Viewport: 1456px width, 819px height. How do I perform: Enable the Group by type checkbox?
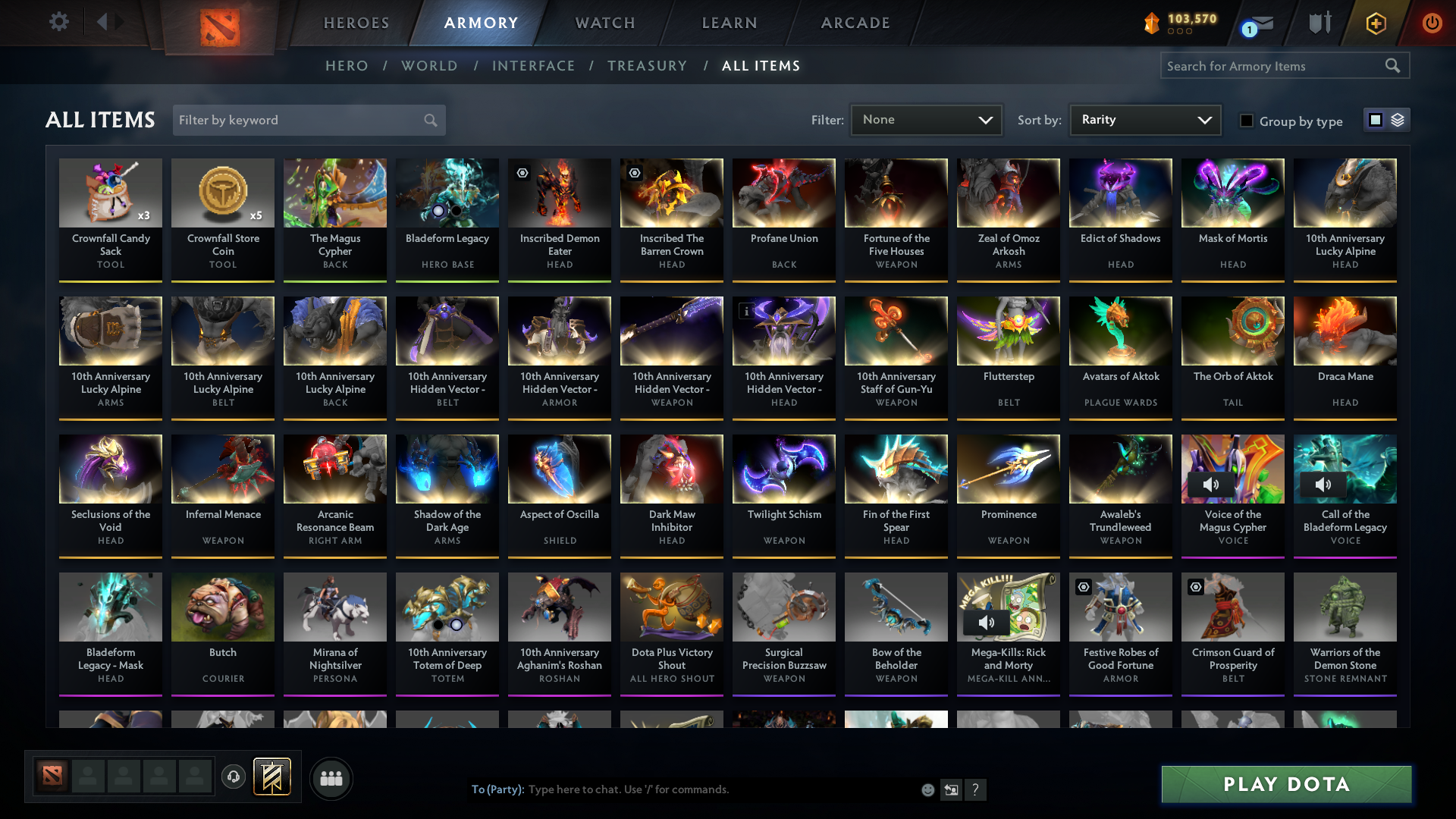tap(1247, 121)
